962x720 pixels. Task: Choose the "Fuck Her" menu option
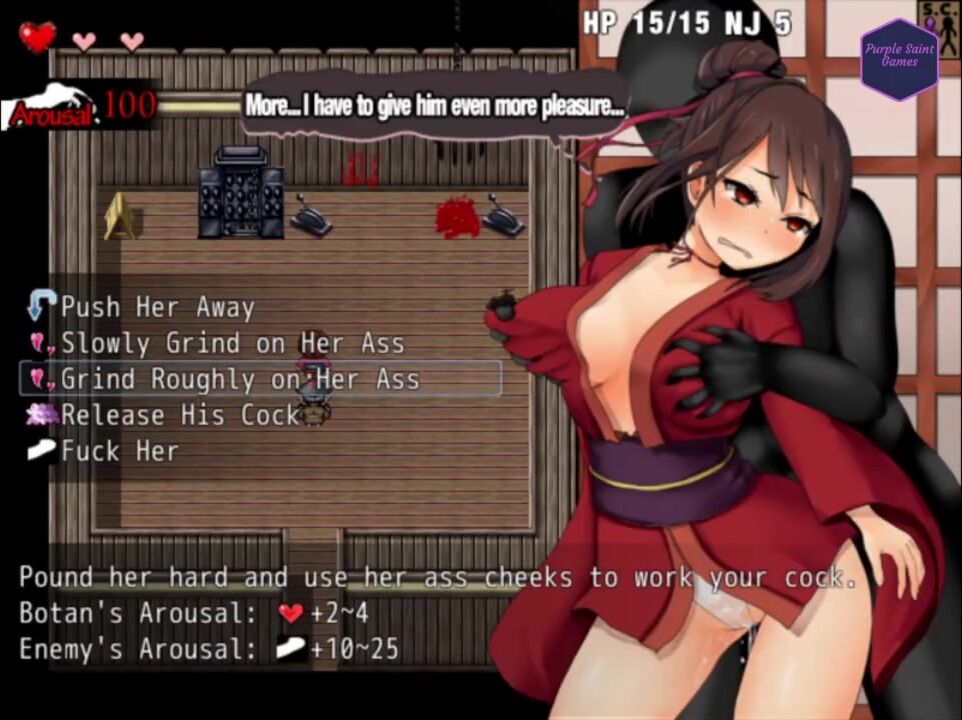tap(119, 451)
